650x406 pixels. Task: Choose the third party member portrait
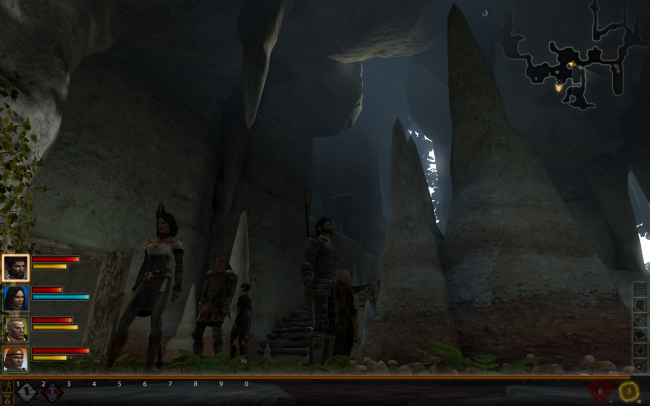pos(16,328)
